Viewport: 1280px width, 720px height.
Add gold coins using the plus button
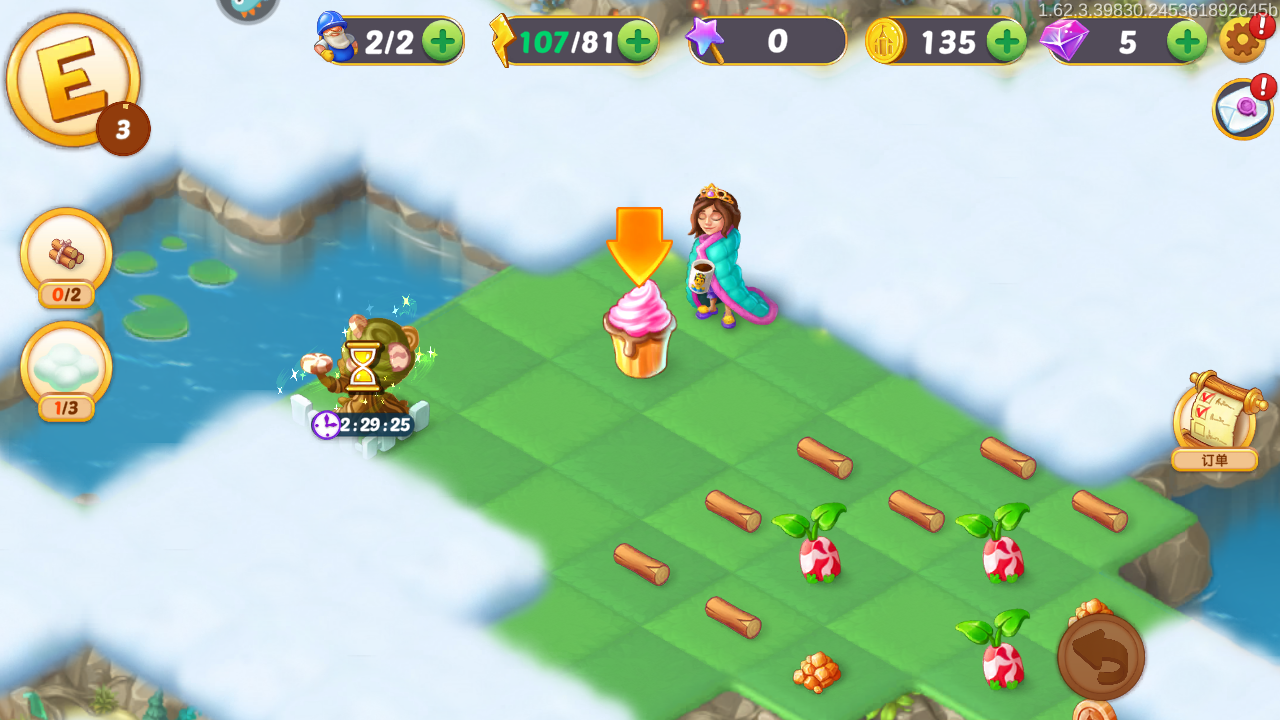[1006, 41]
